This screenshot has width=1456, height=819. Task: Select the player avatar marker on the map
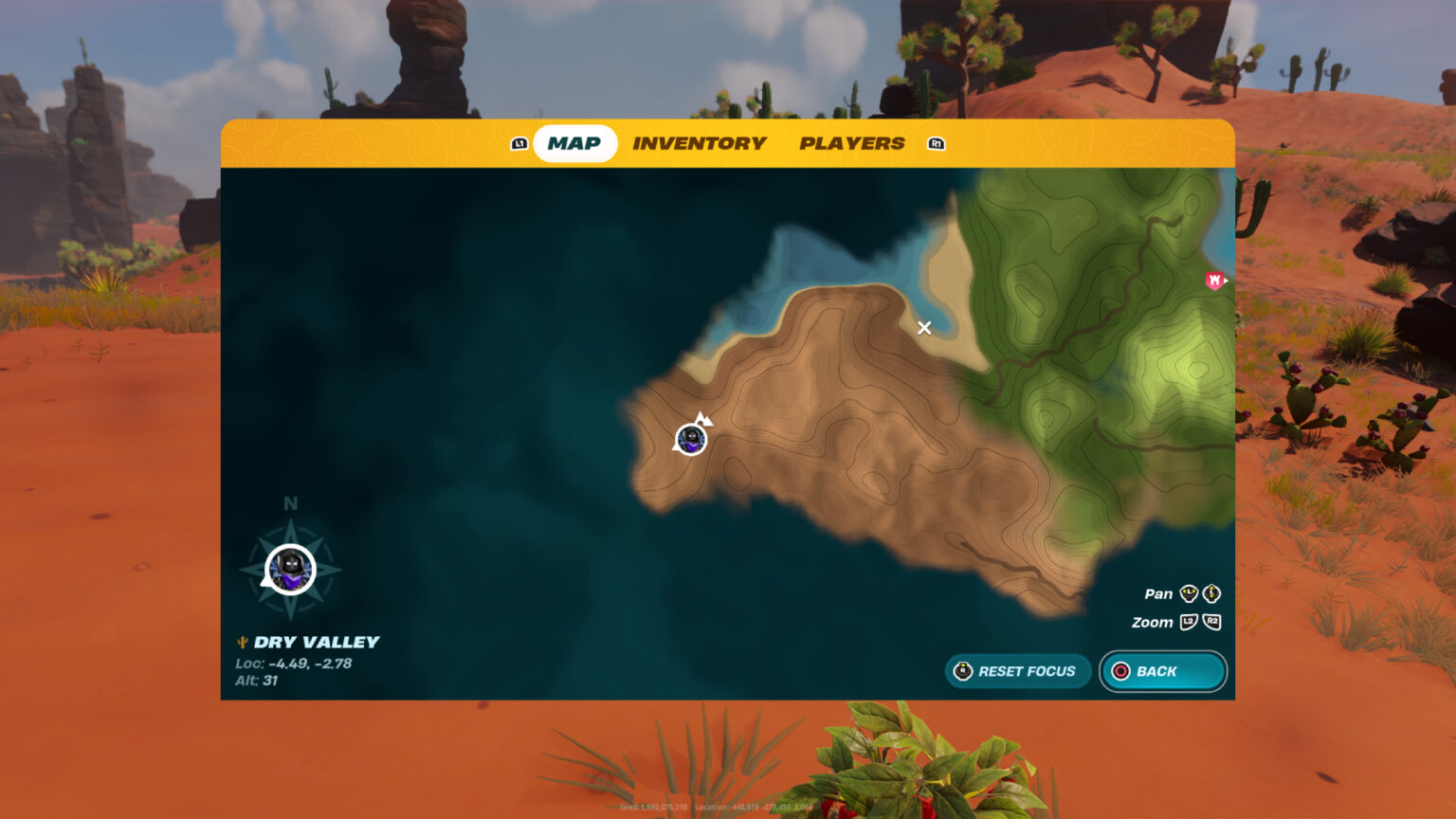tap(690, 439)
